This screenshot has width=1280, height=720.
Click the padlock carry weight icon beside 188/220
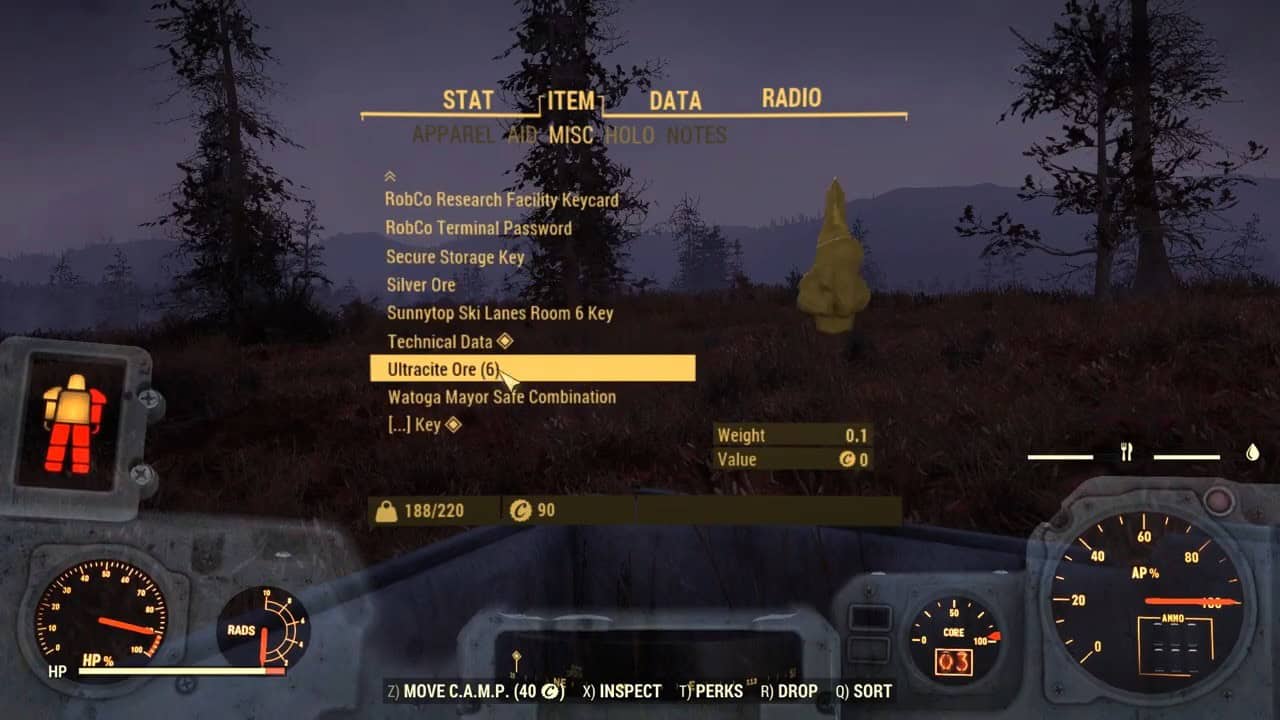[x=387, y=509]
